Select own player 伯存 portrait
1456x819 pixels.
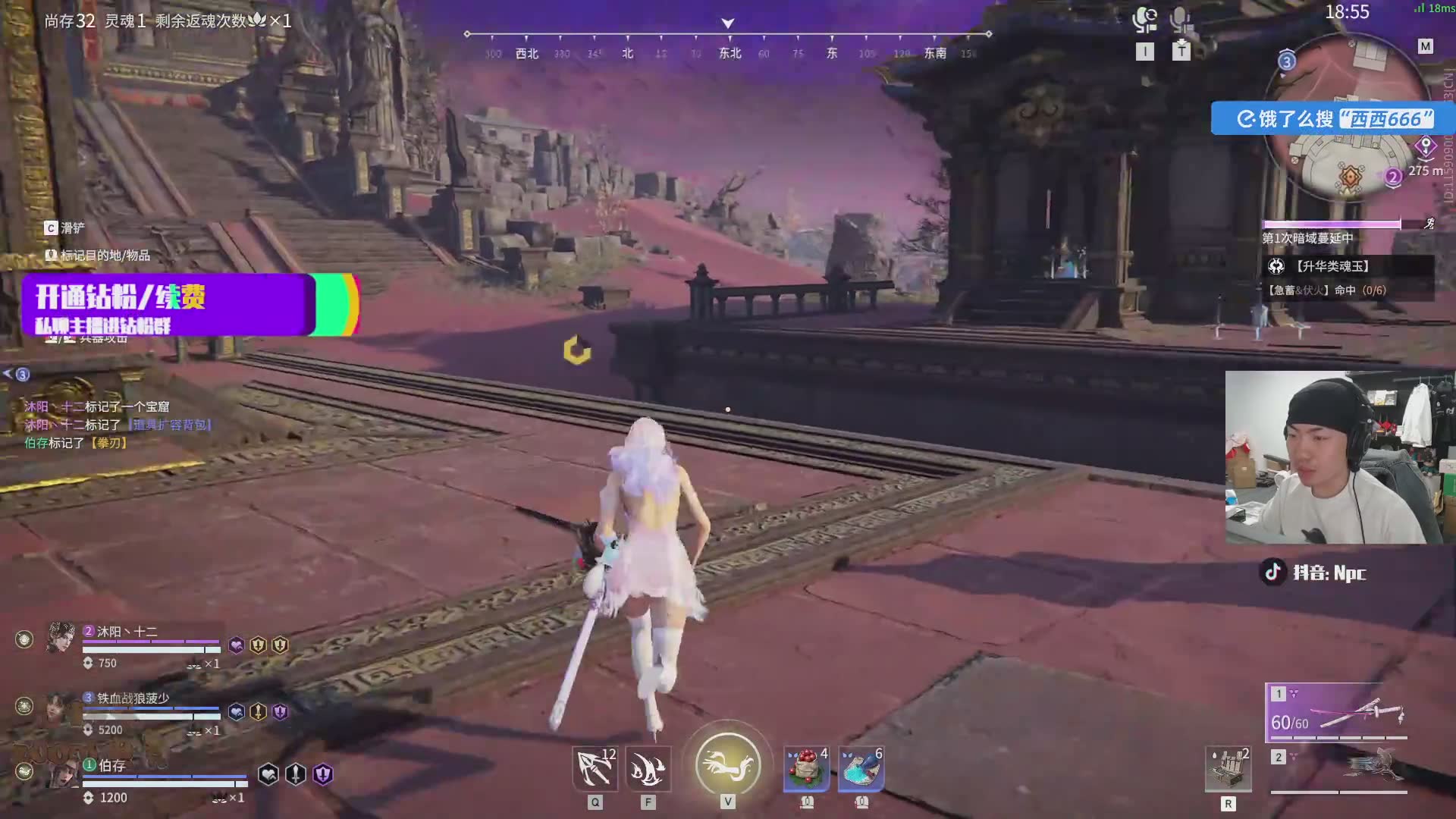(x=61, y=773)
